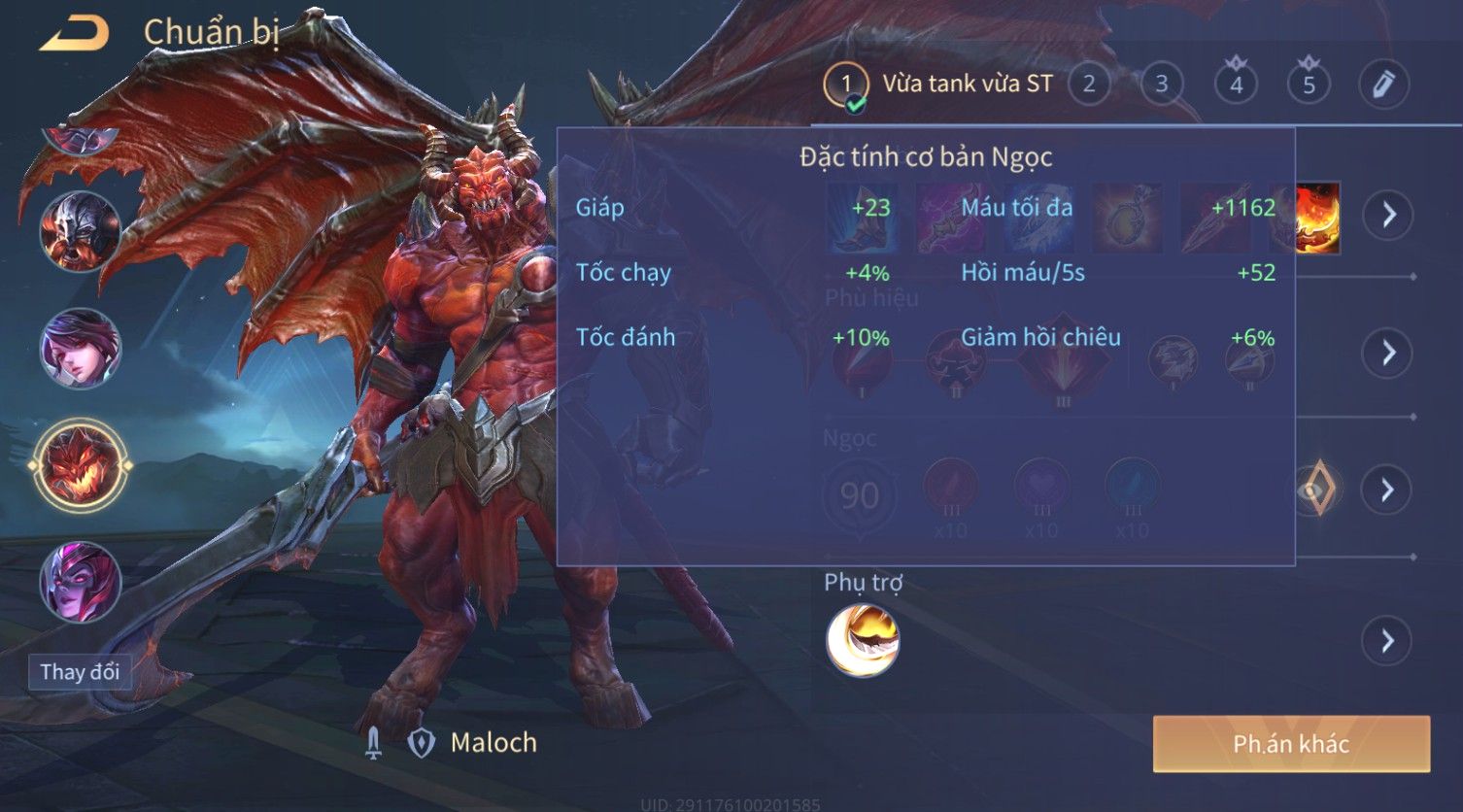Switch to preset slot 3
The width and height of the screenshot is (1463, 812).
[x=1162, y=85]
